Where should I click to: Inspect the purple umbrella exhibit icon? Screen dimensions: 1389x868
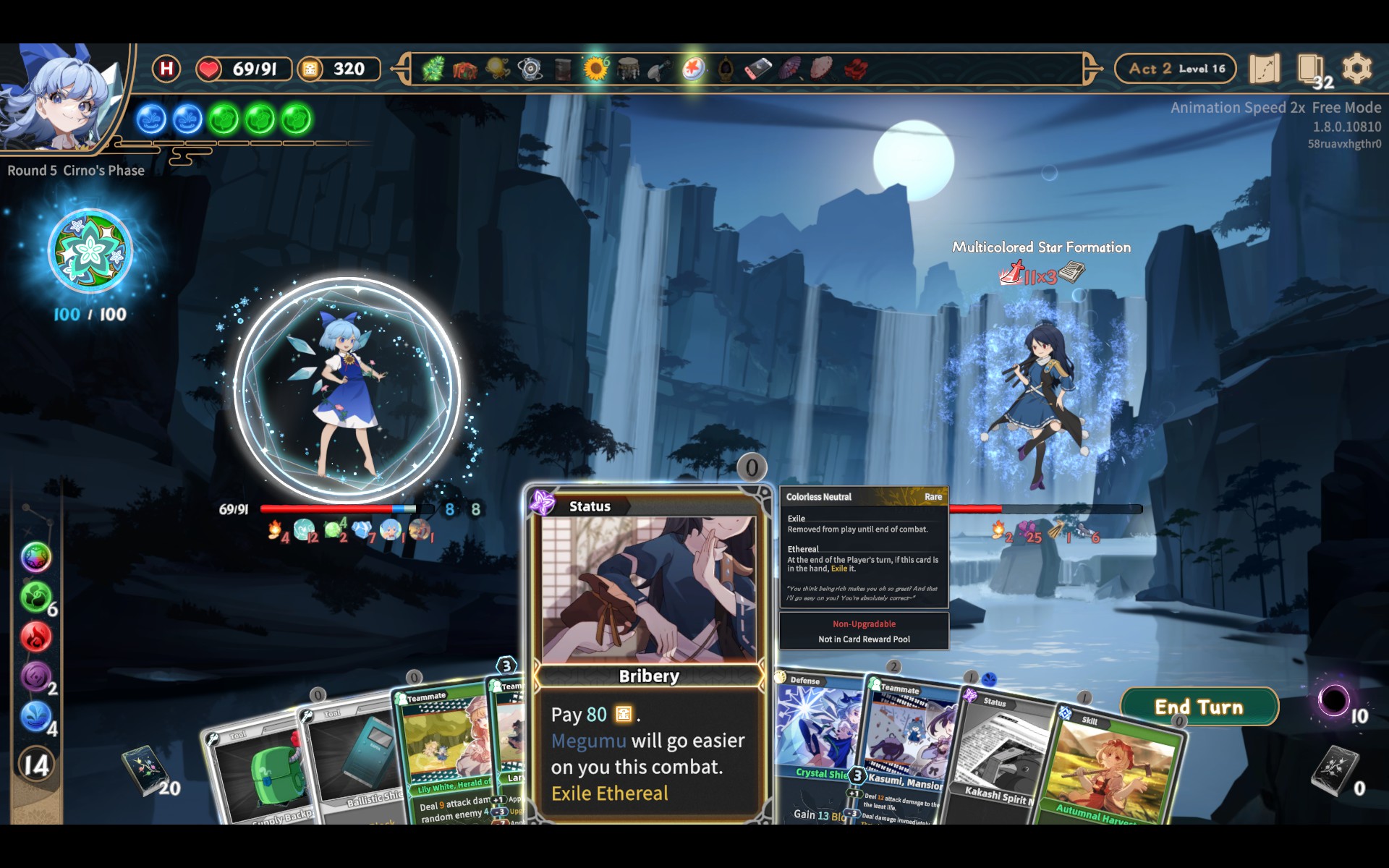tap(790, 69)
